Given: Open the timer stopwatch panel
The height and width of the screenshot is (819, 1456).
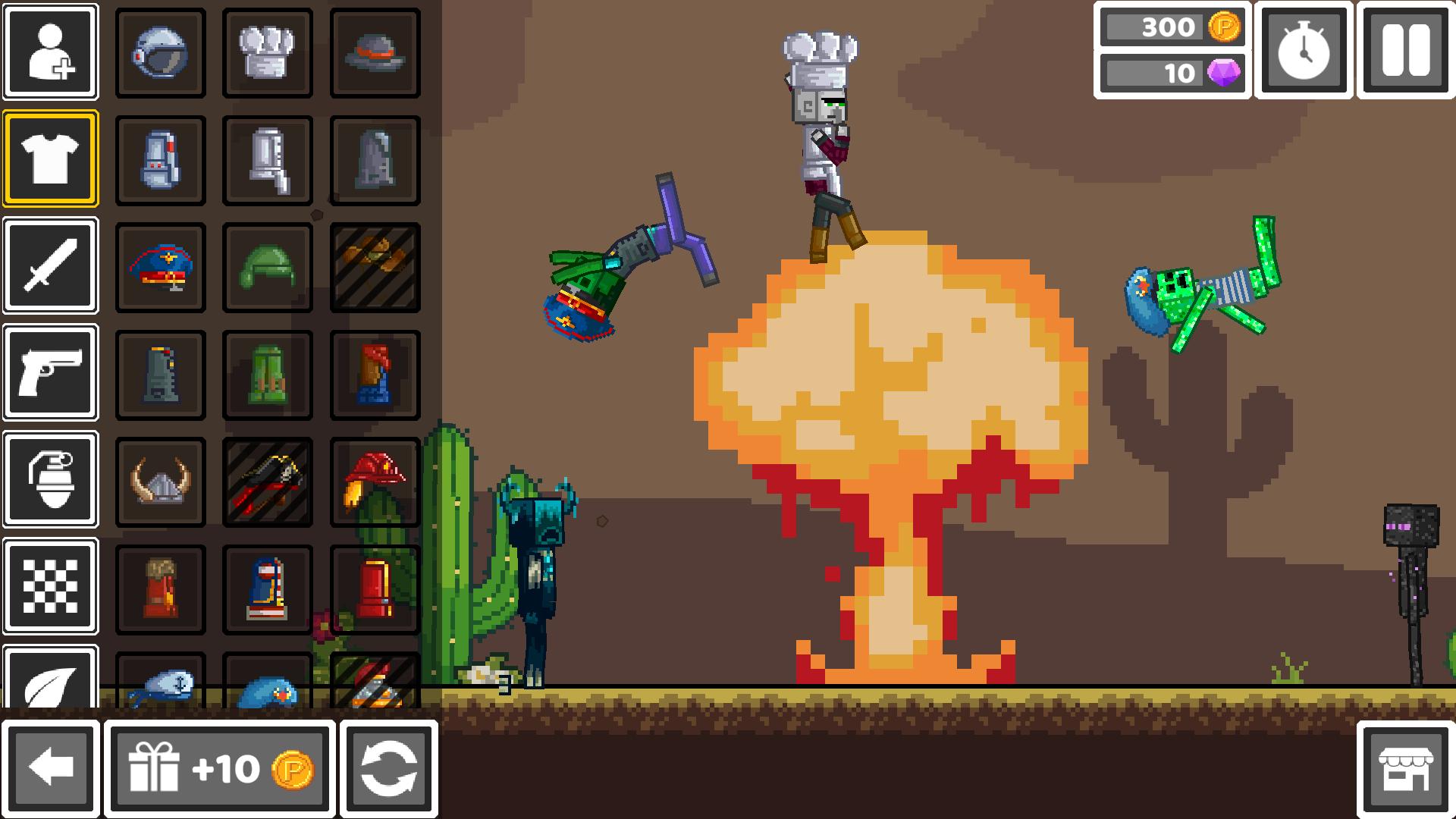Looking at the screenshot, I should tap(1303, 52).
